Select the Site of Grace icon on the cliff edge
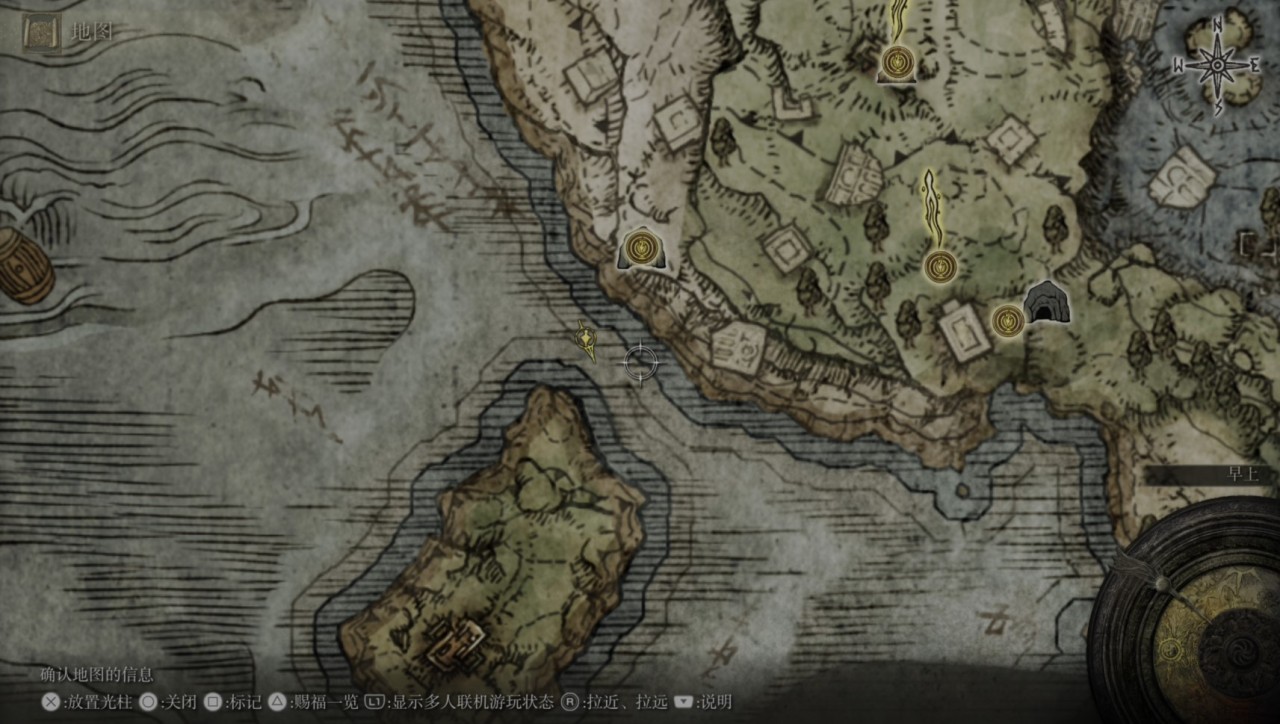 pos(640,249)
